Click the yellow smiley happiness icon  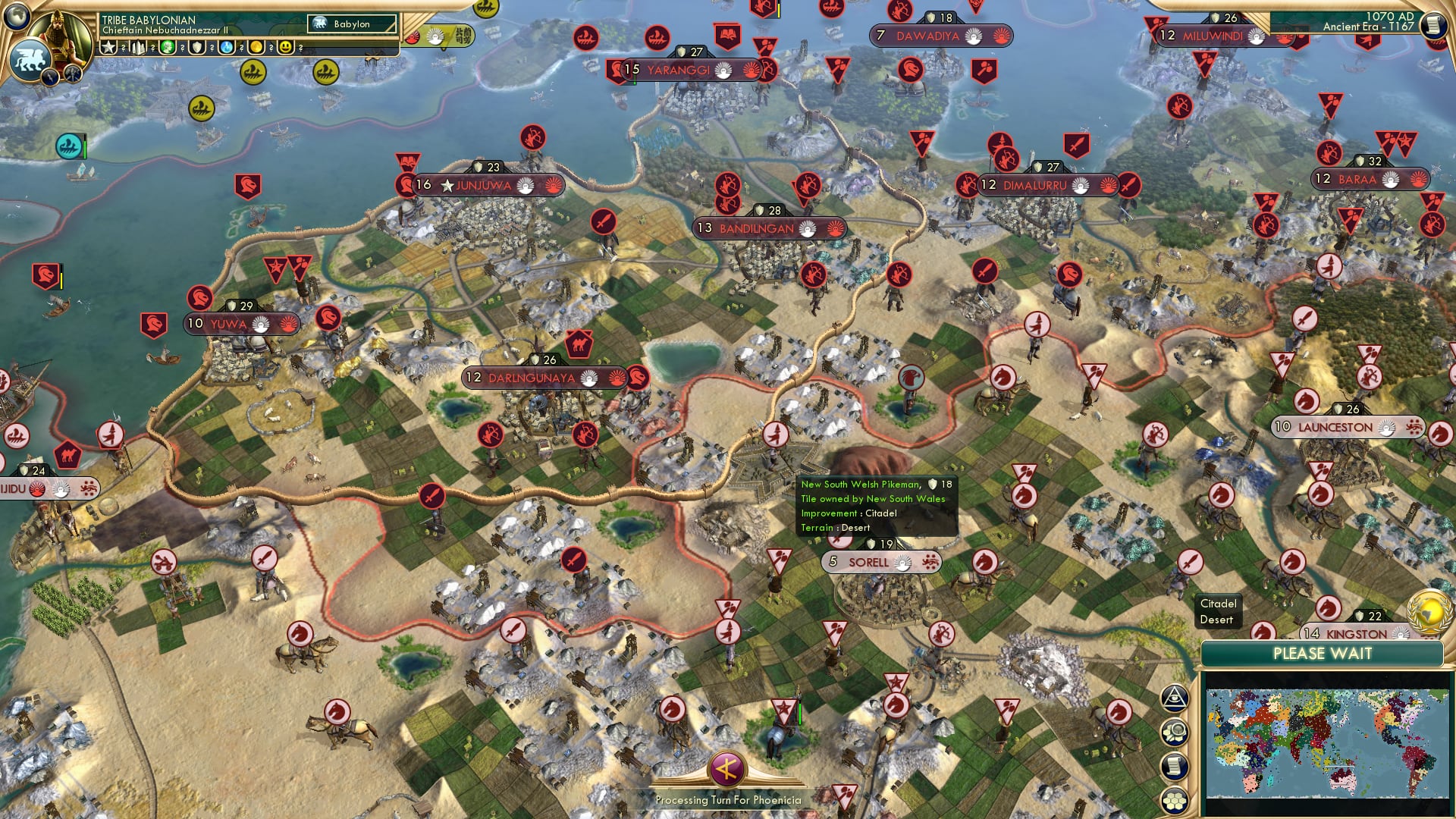pos(285,48)
